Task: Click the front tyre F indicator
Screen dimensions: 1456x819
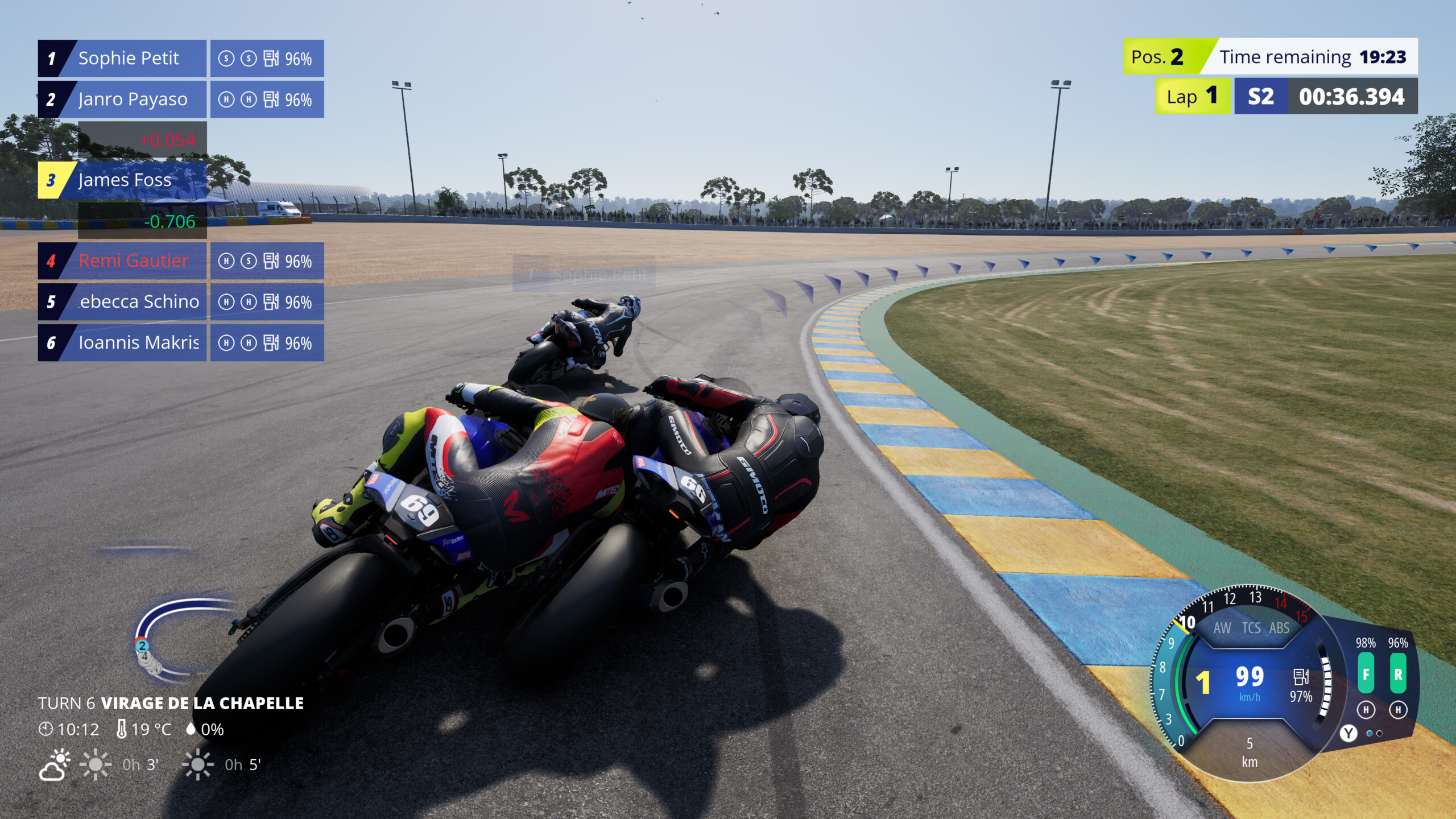Action: coord(1366,674)
